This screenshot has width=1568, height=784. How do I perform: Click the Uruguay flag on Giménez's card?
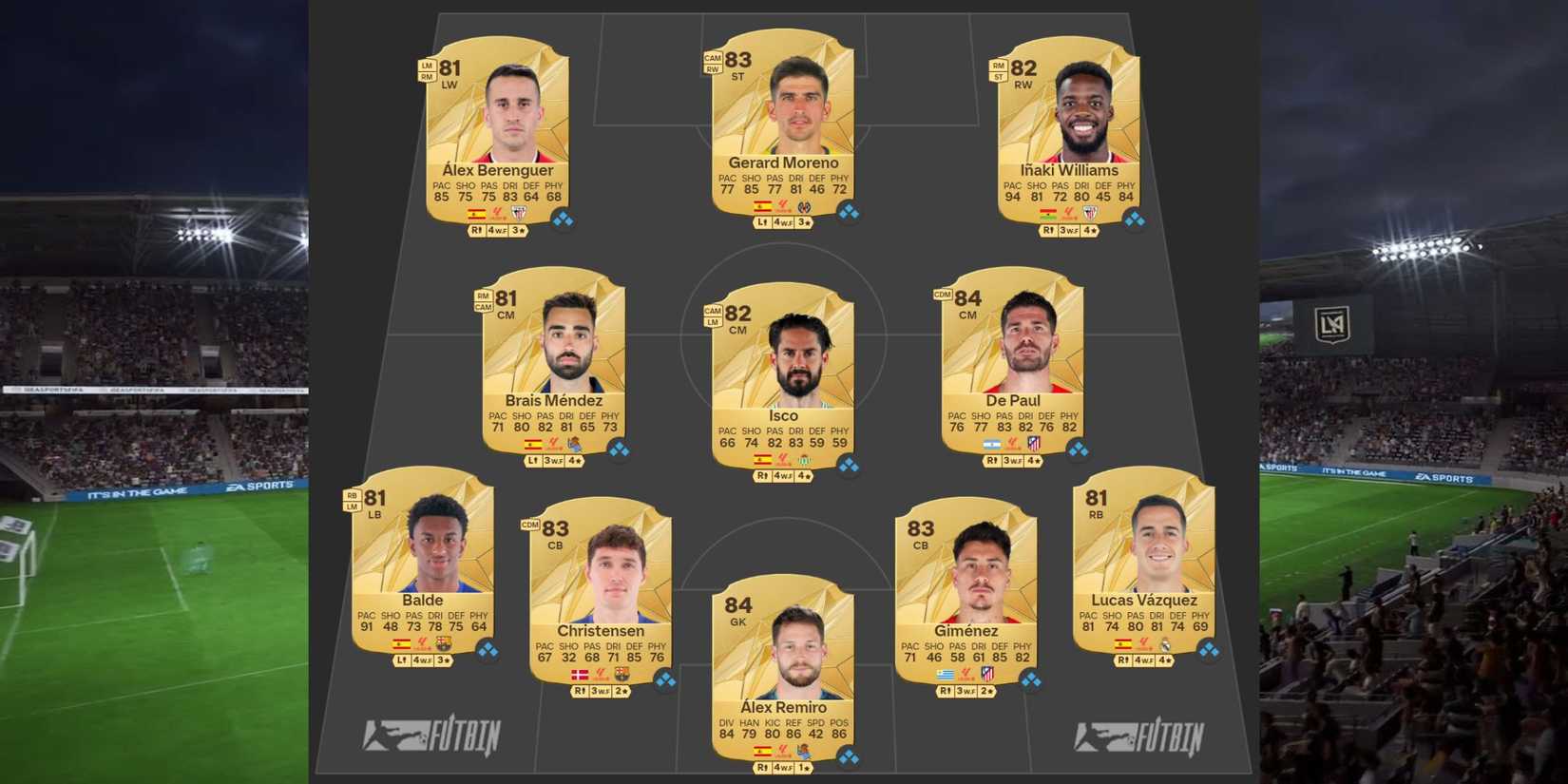point(944,676)
